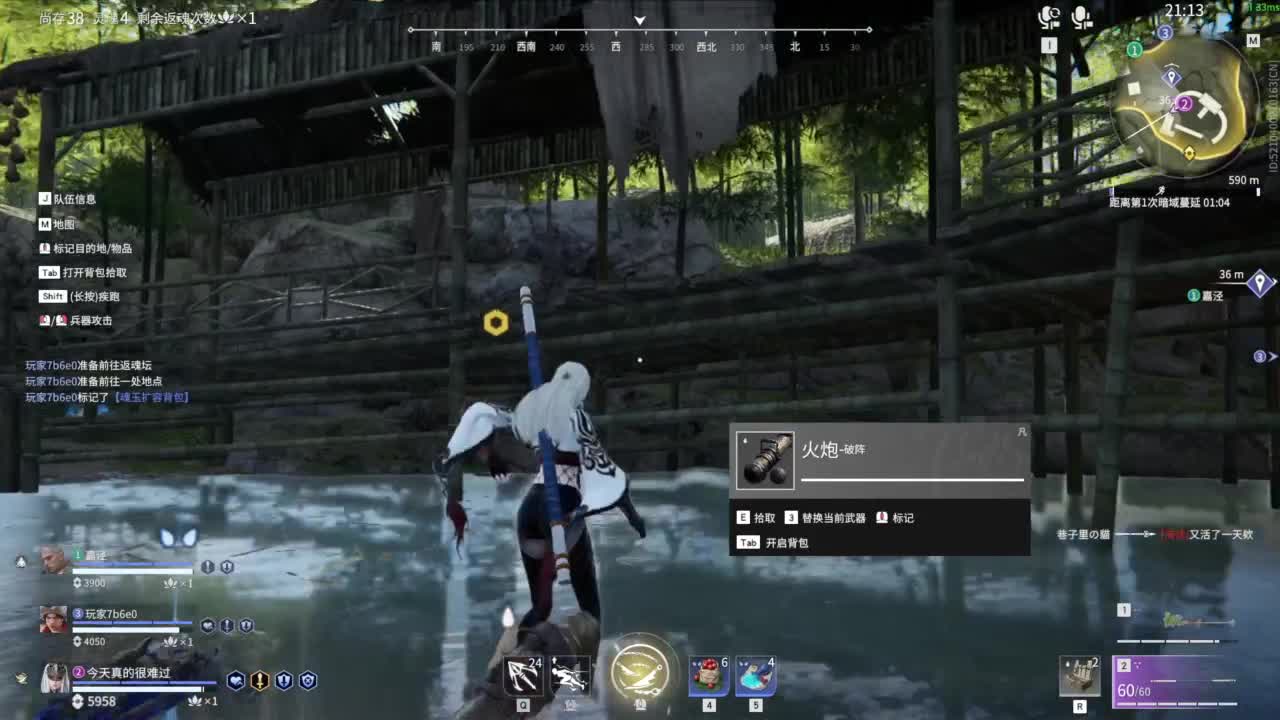Mute the microphone icon at top right
The width and height of the screenshot is (1280, 720).
pos(1084,17)
